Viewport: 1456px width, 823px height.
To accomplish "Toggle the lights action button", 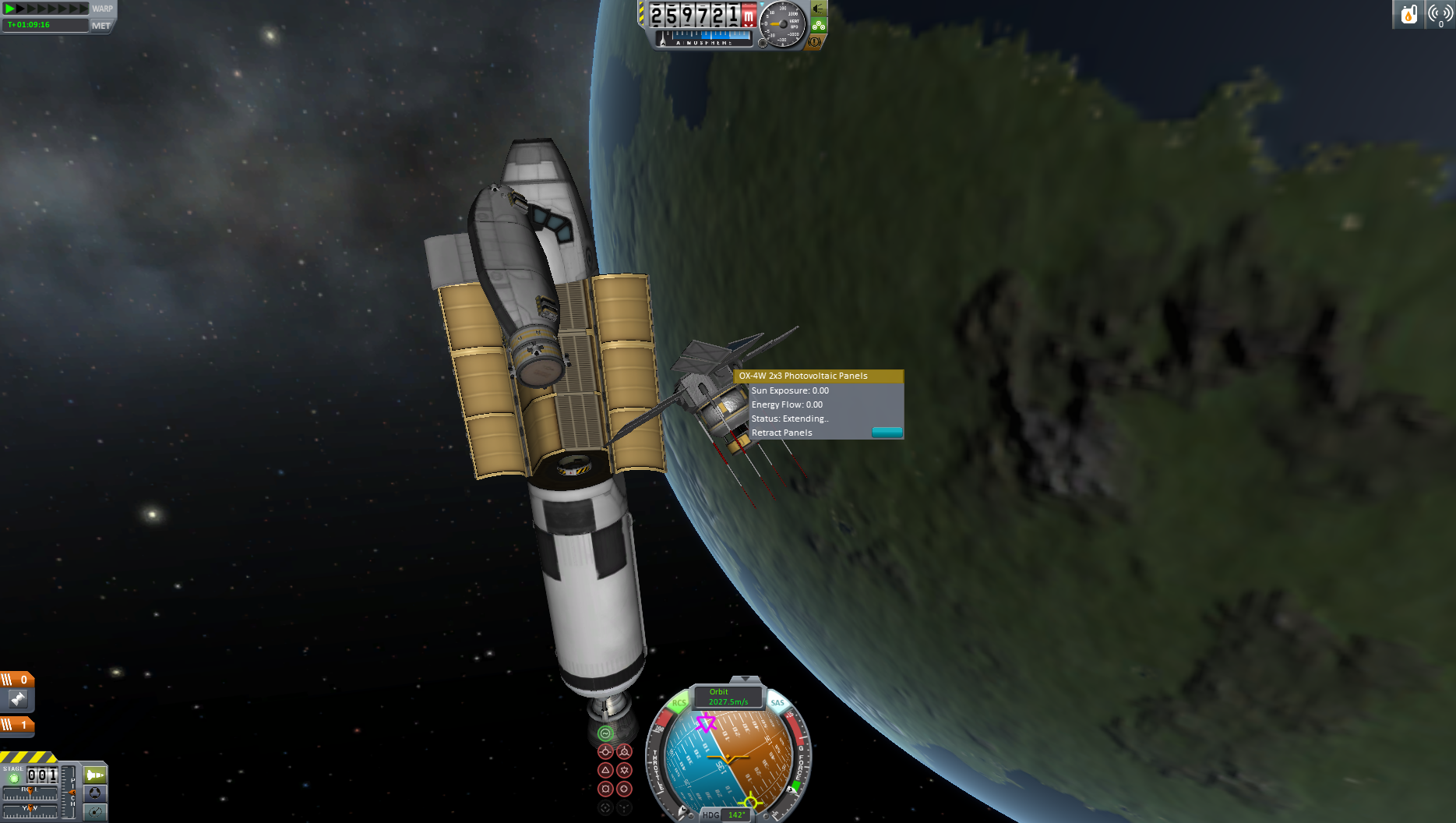I will click(x=818, y=9).
